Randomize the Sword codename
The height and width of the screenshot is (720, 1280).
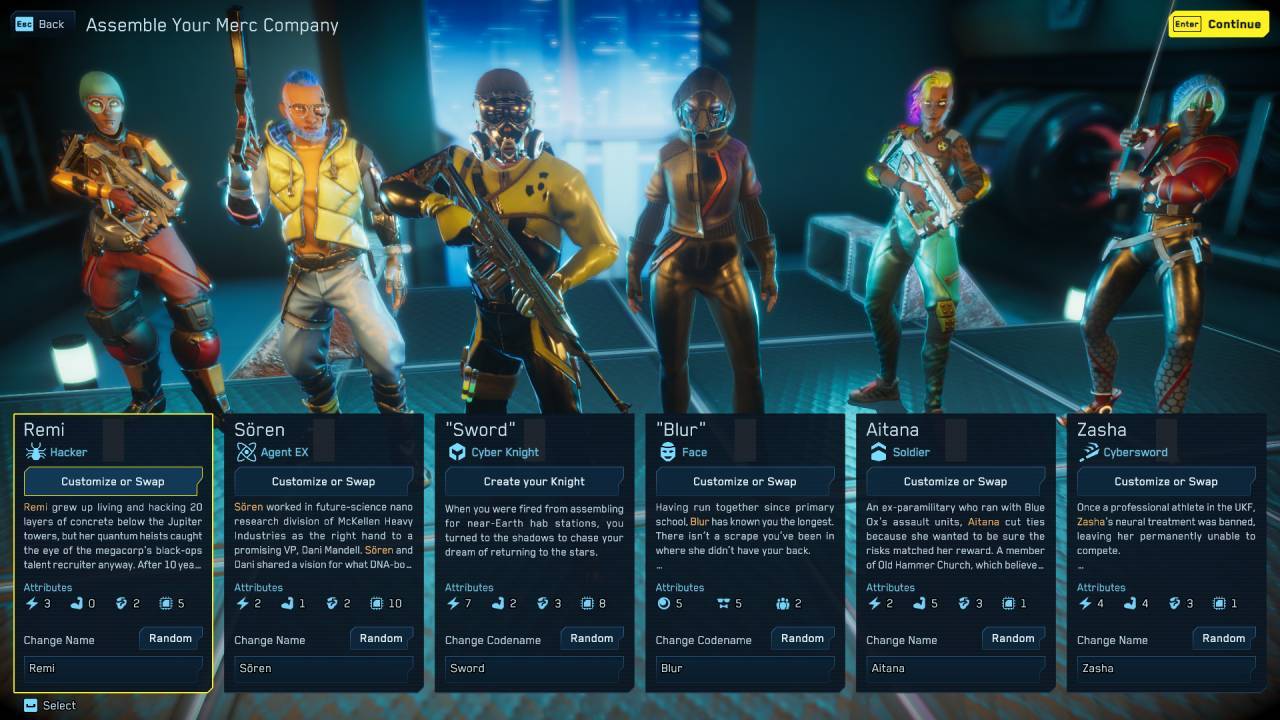(592, 638)
